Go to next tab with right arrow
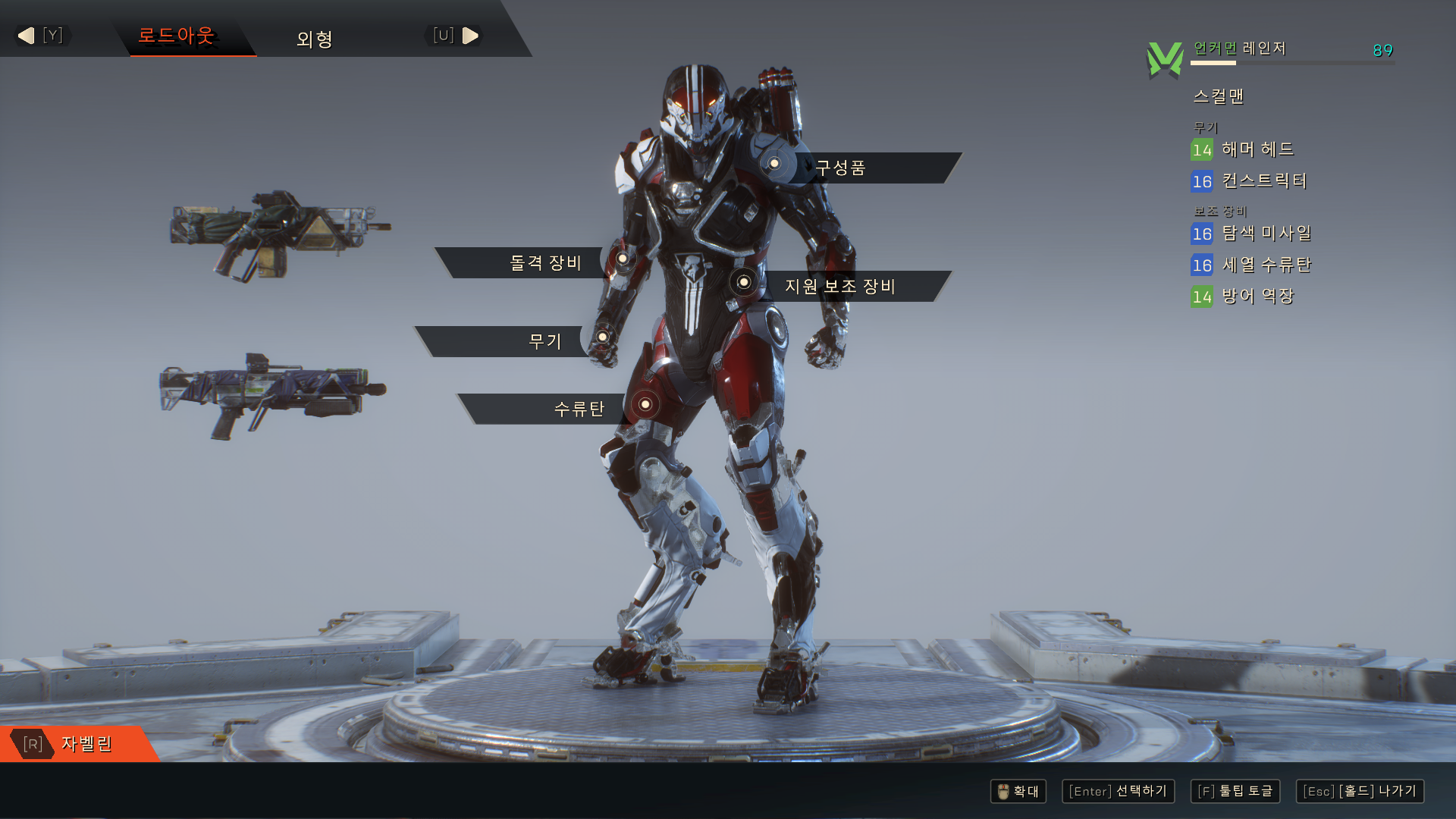The width and height of the screenshot is (1456, 819). coord(470,36)
